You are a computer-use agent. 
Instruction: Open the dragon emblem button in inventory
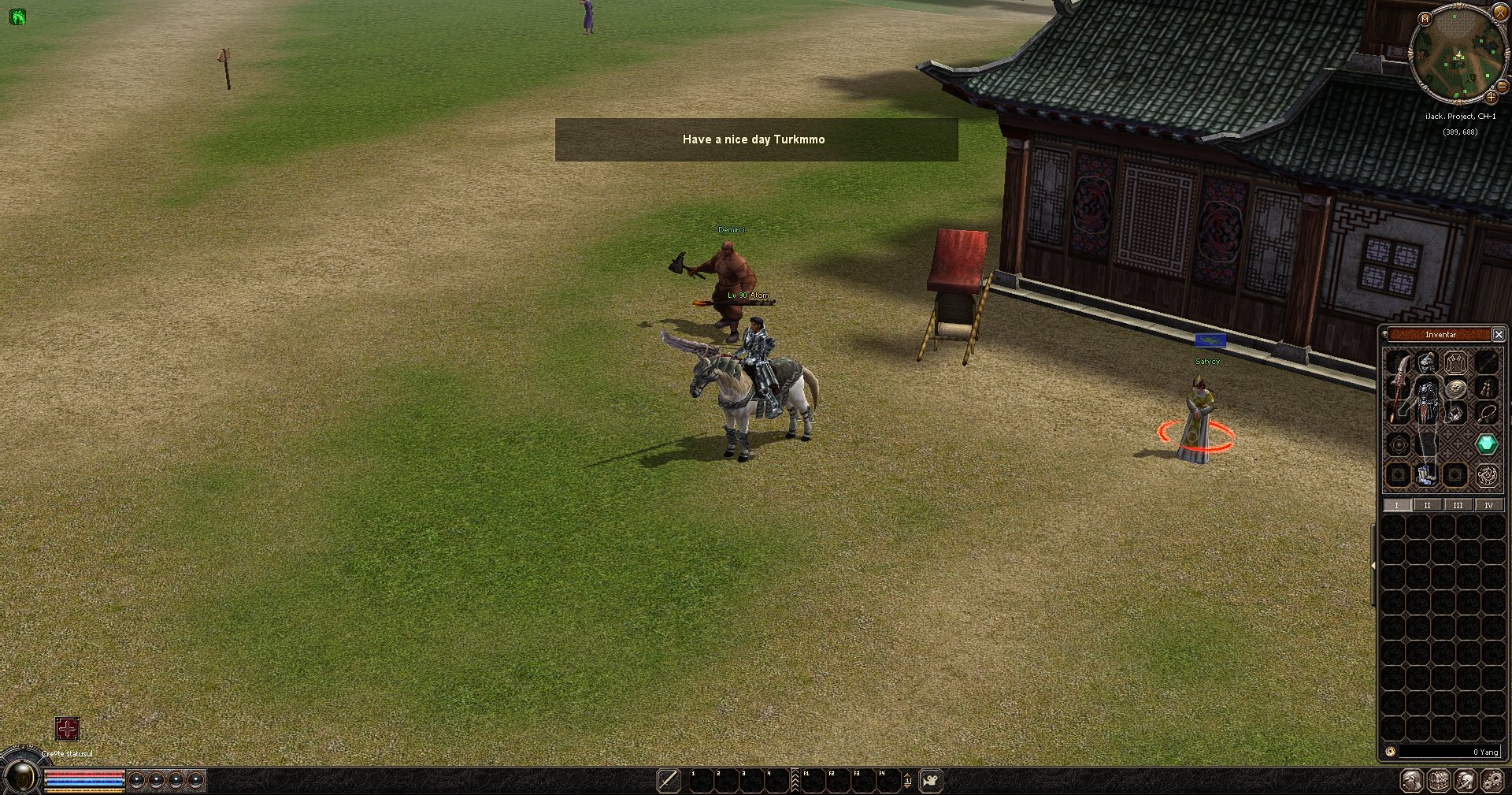pyautogui.click(x=1486, y=475)
